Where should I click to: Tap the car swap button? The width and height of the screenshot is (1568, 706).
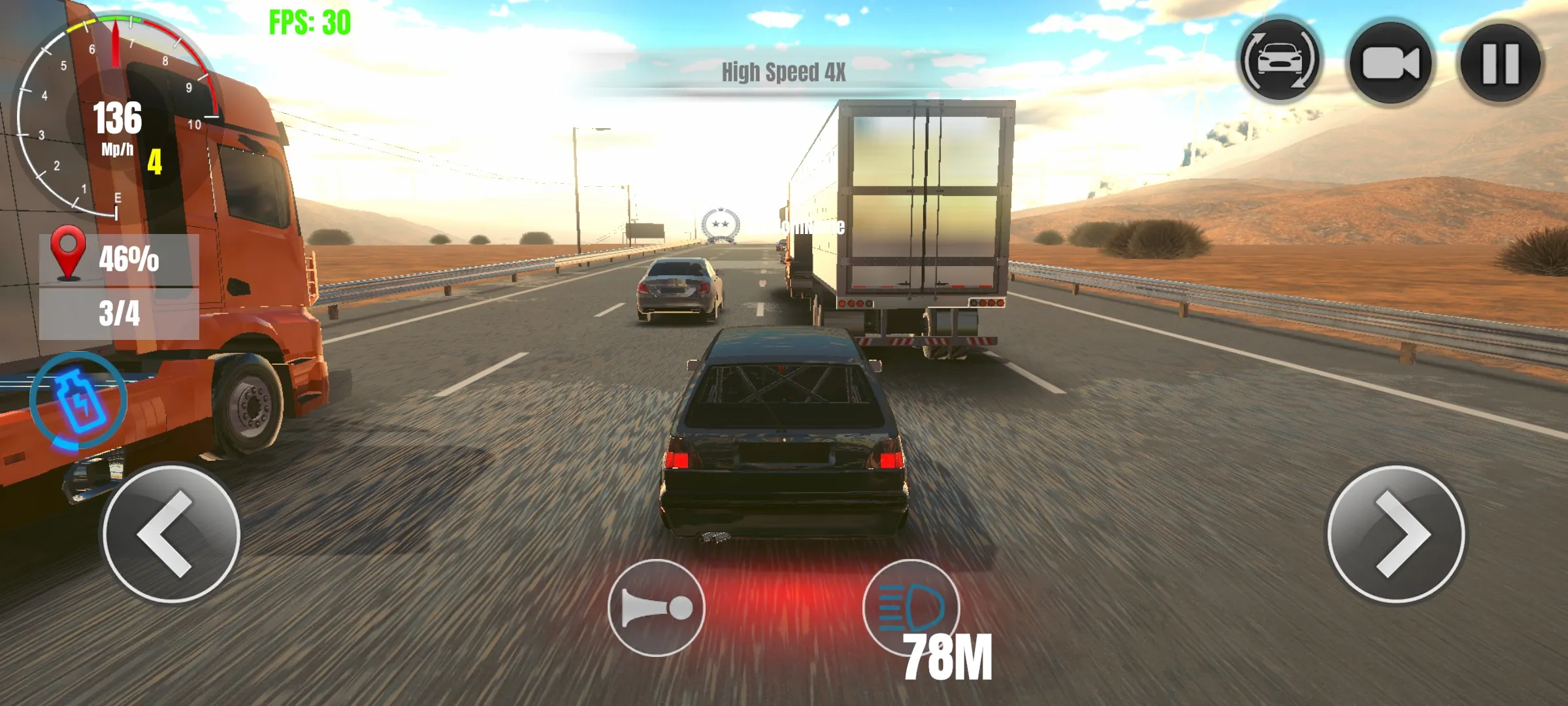pyautogui.click(x=1280, y=61)
